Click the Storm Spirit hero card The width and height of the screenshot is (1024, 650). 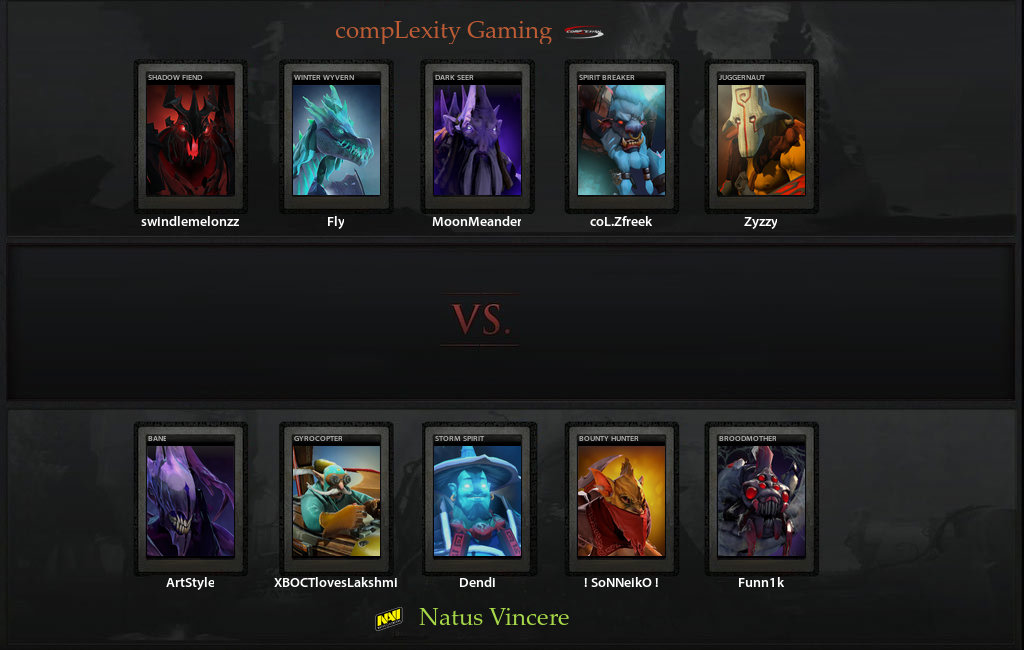477,498
